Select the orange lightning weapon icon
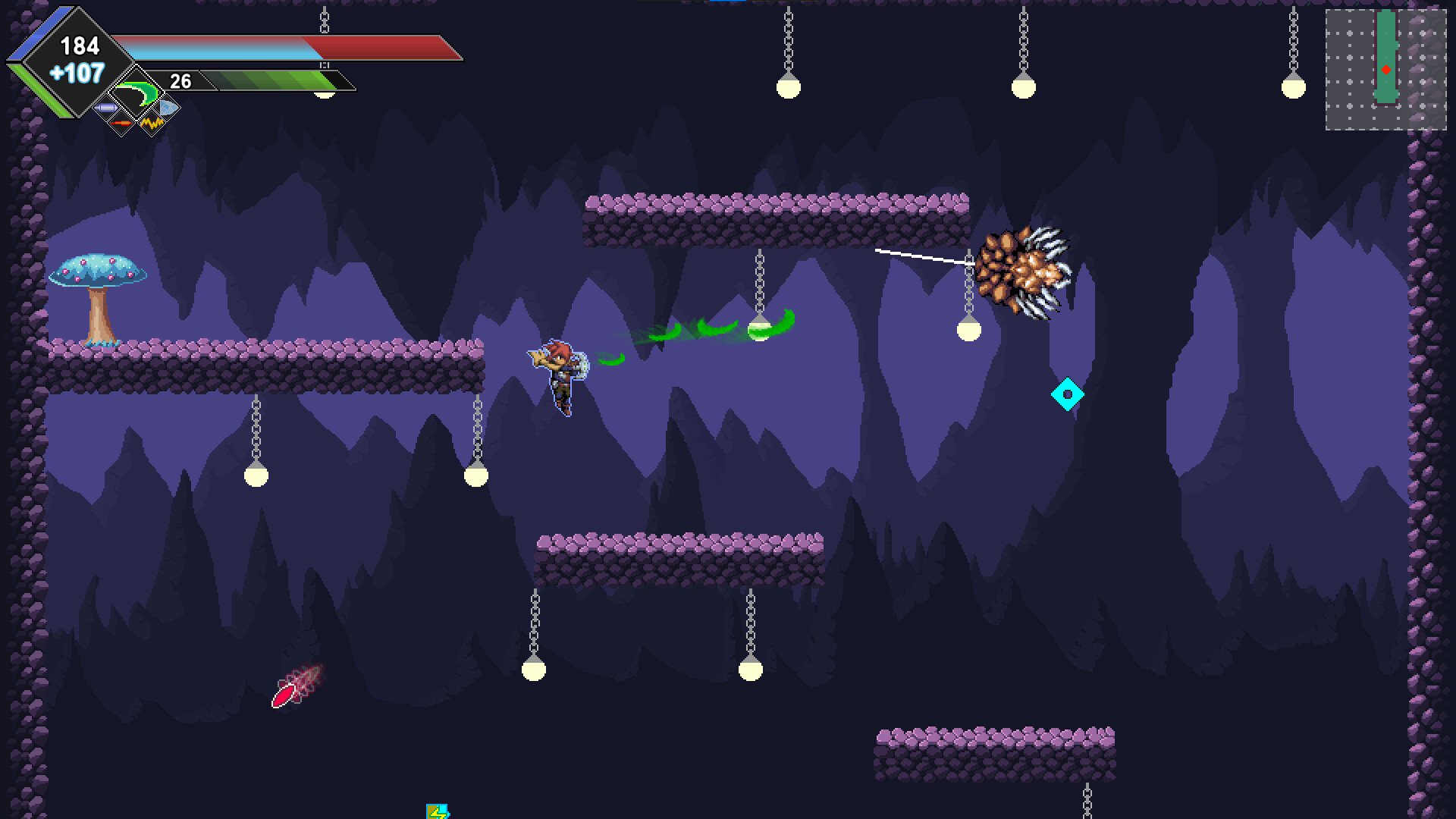This screenshot has height=819, width=1456. pyautogui.click(x=152, y=124)
